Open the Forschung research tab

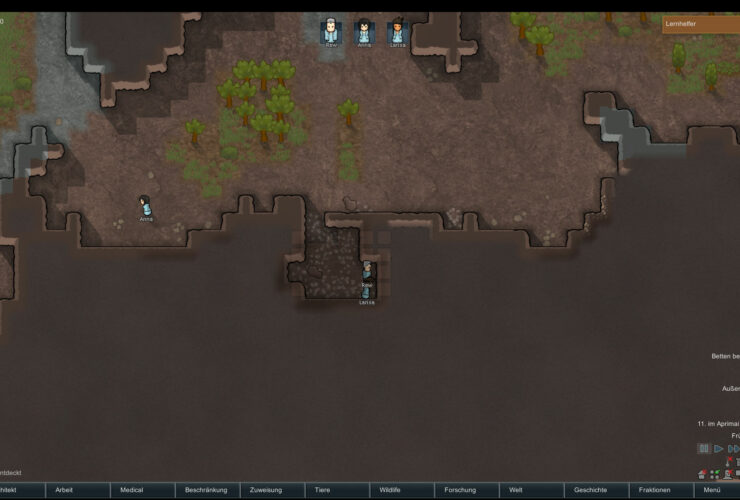coord(460,490)
